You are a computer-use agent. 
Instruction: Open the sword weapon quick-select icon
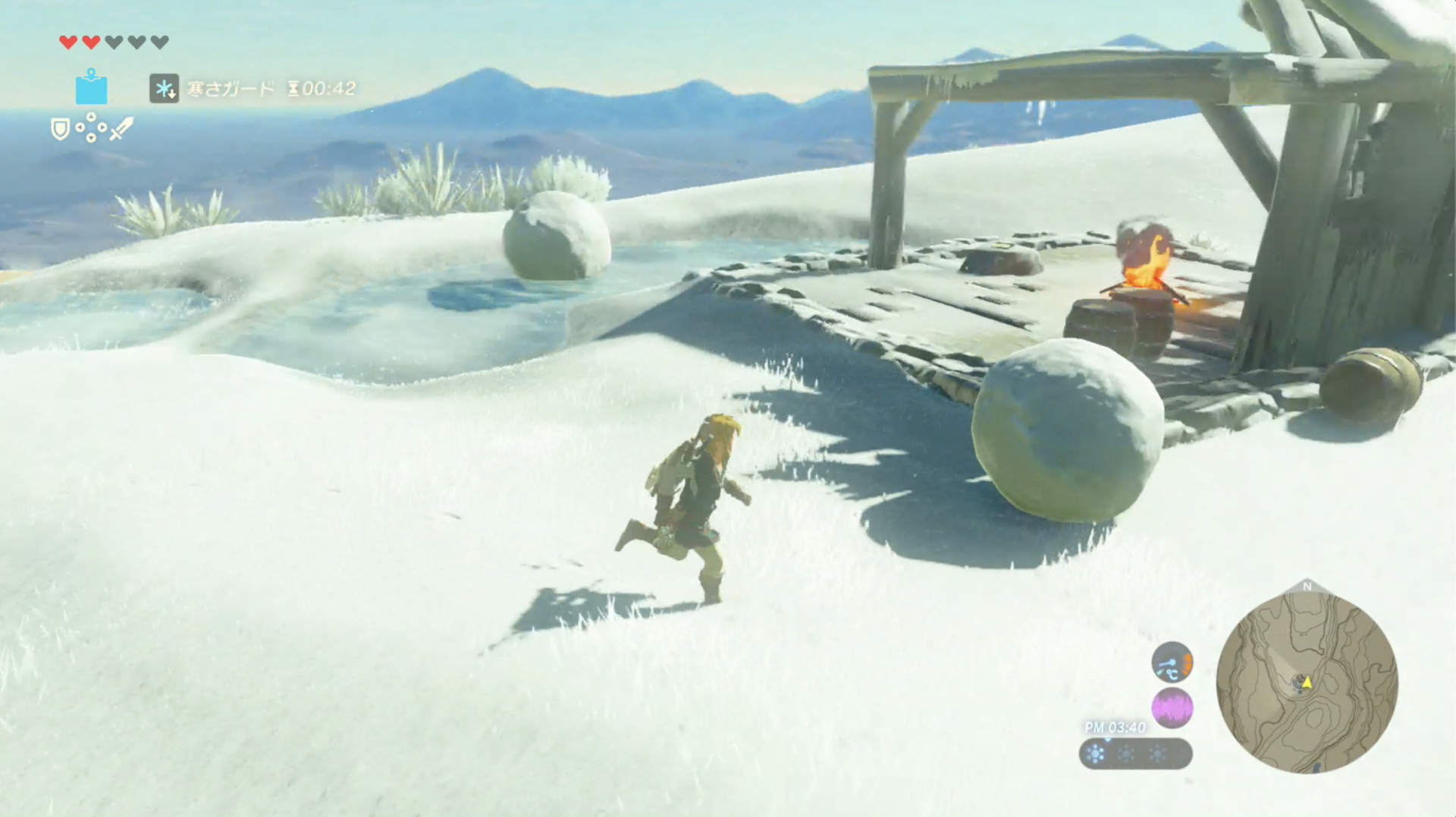pyautogui.click(x=121, y=129)
